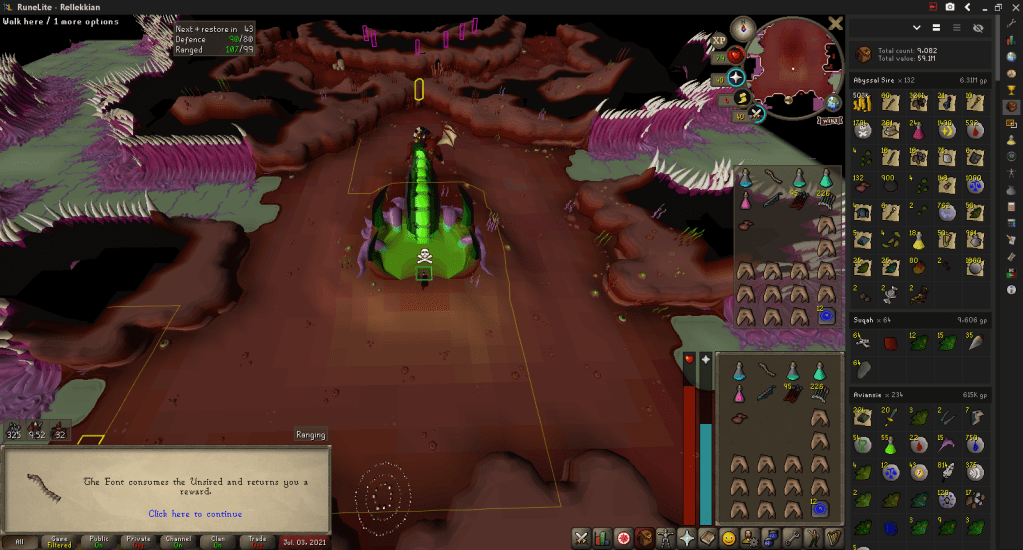Click the compass to face north

click(742, 29)
